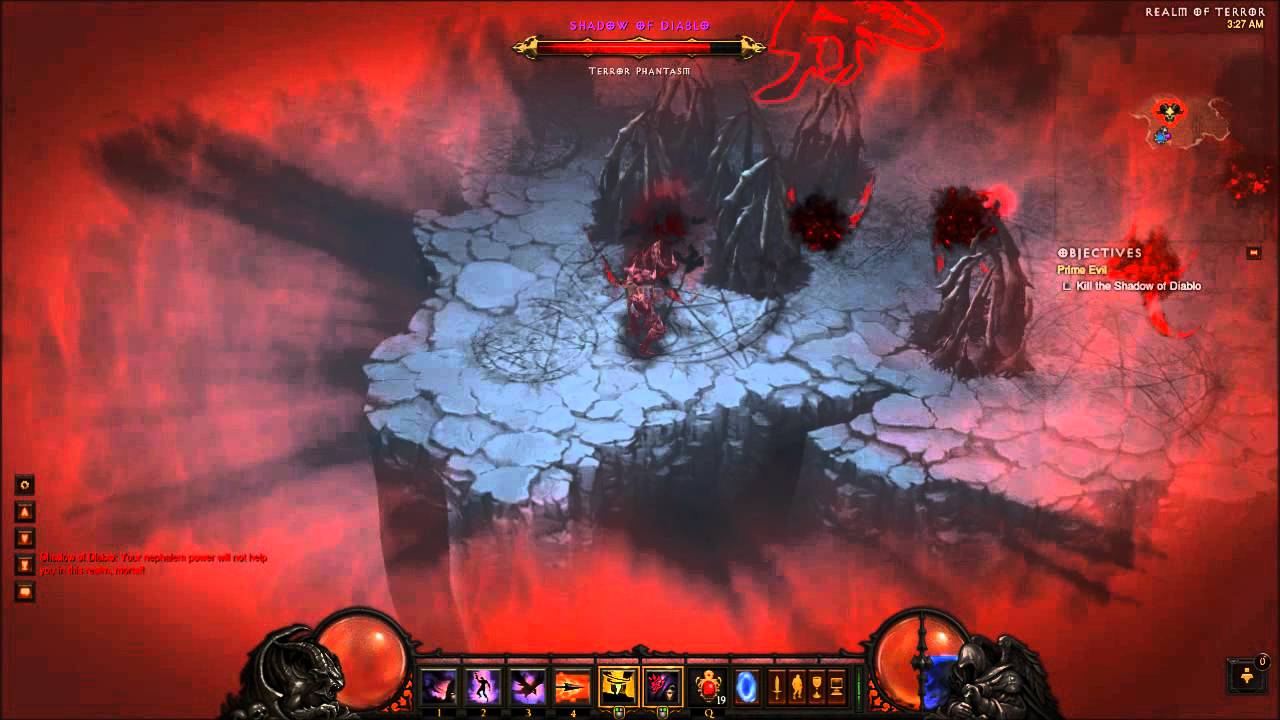This screenshot has width=1280, height=720.
Task: Open the goblet quest journal button
Action: point(816,687)
